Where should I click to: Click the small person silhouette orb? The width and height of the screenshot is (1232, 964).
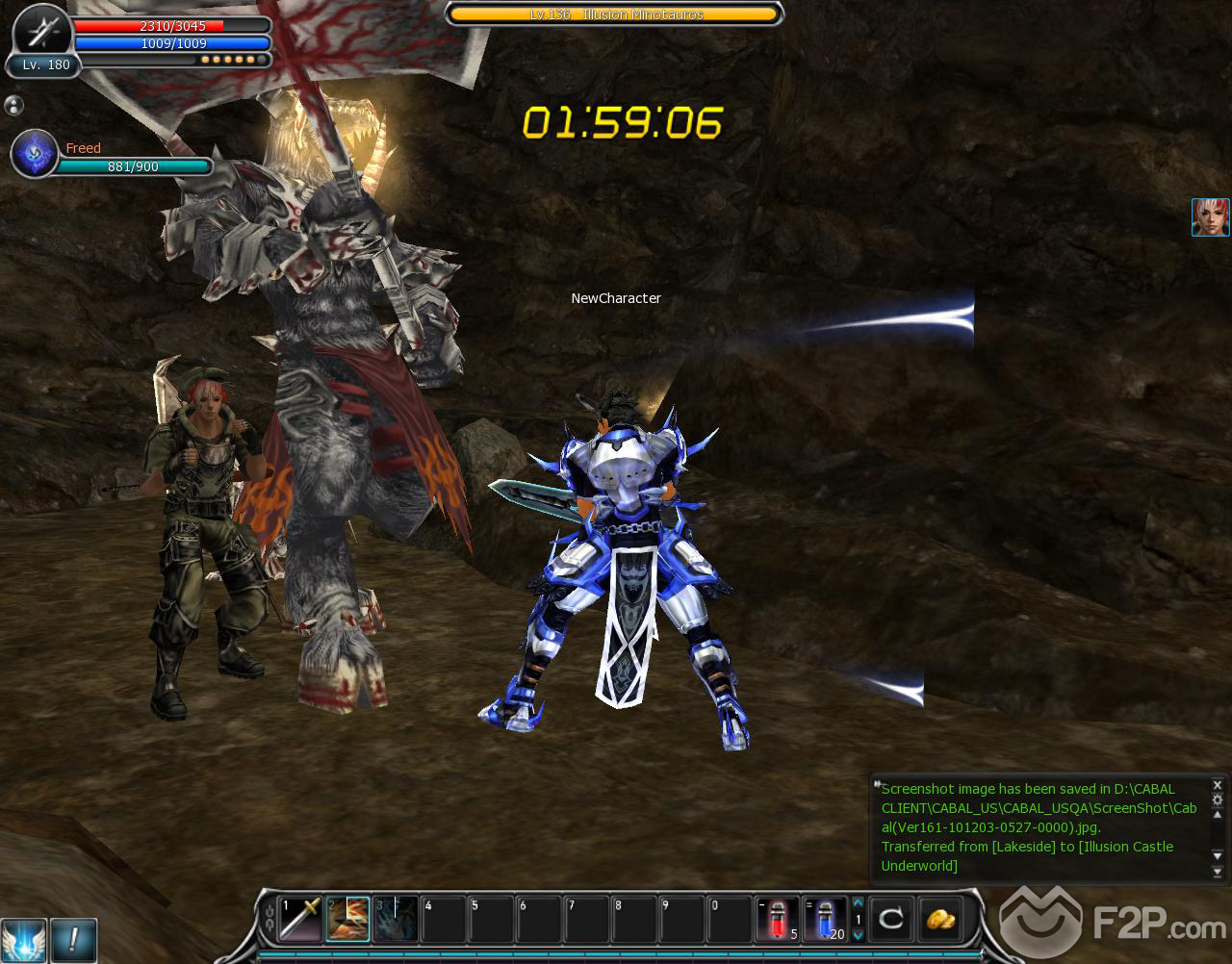pos(14,105)
